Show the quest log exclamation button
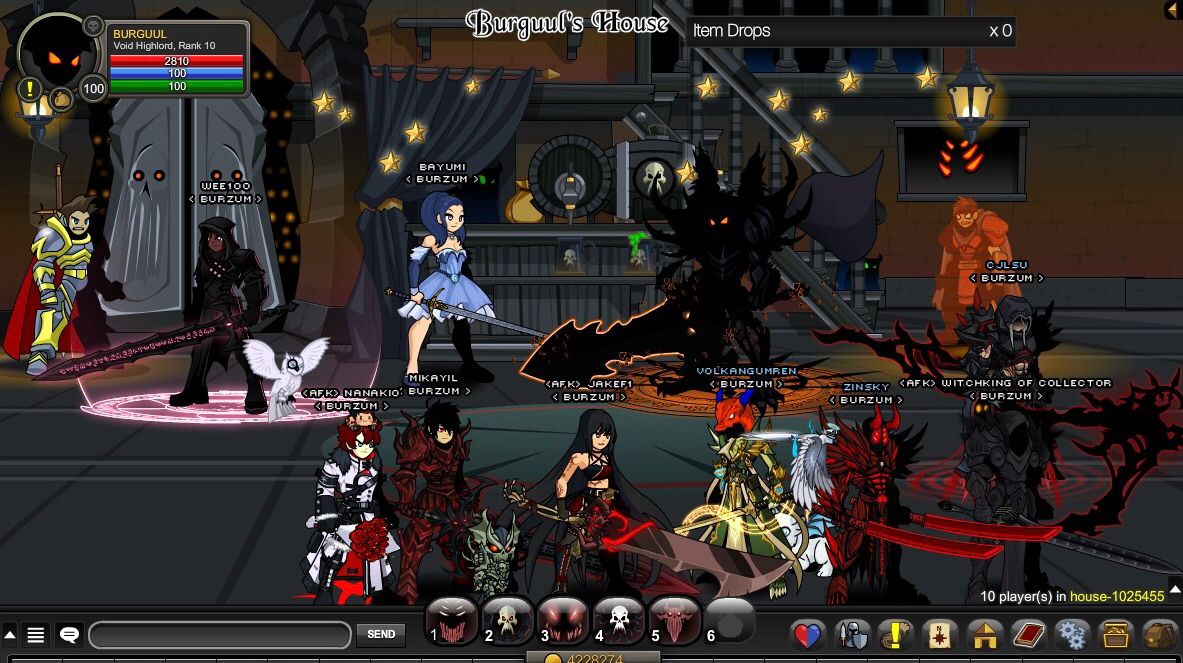Viewport: 1183px width, 663px height. [897, 635]
